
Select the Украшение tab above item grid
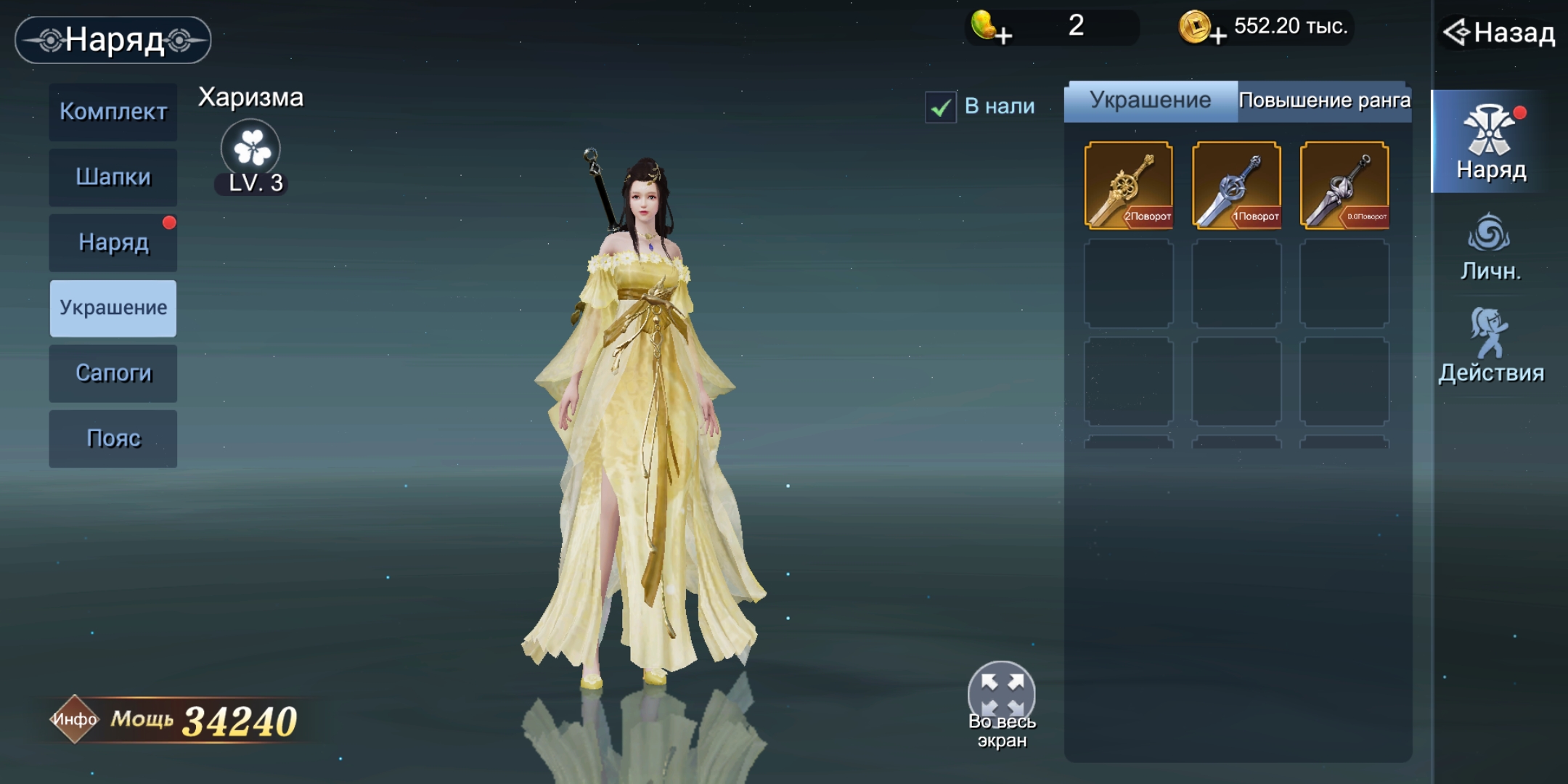coord(1151,101)
